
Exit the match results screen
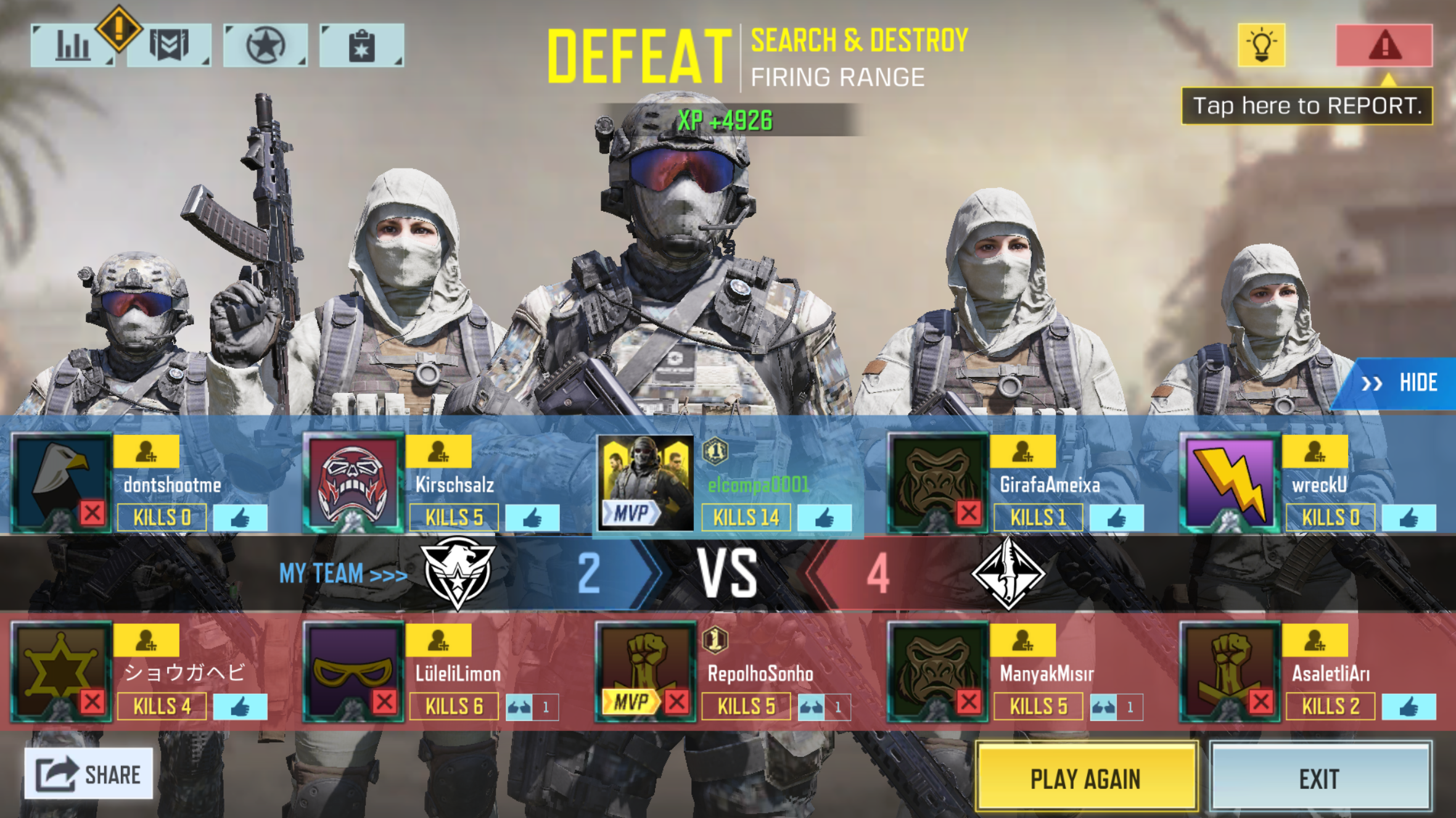coord(1320,778)
